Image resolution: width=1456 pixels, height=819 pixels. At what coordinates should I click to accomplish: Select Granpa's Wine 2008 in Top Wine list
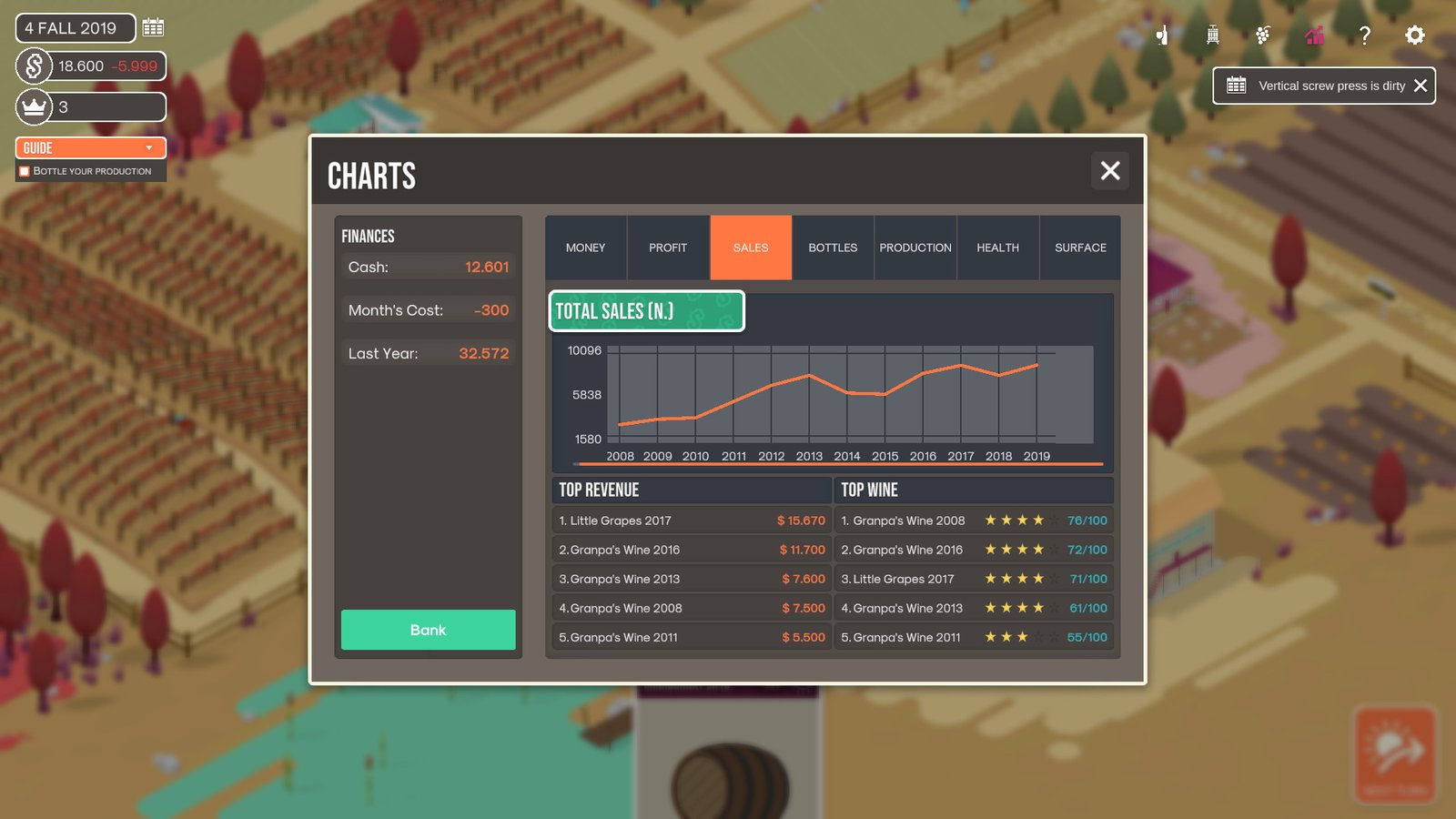point(974,520)
